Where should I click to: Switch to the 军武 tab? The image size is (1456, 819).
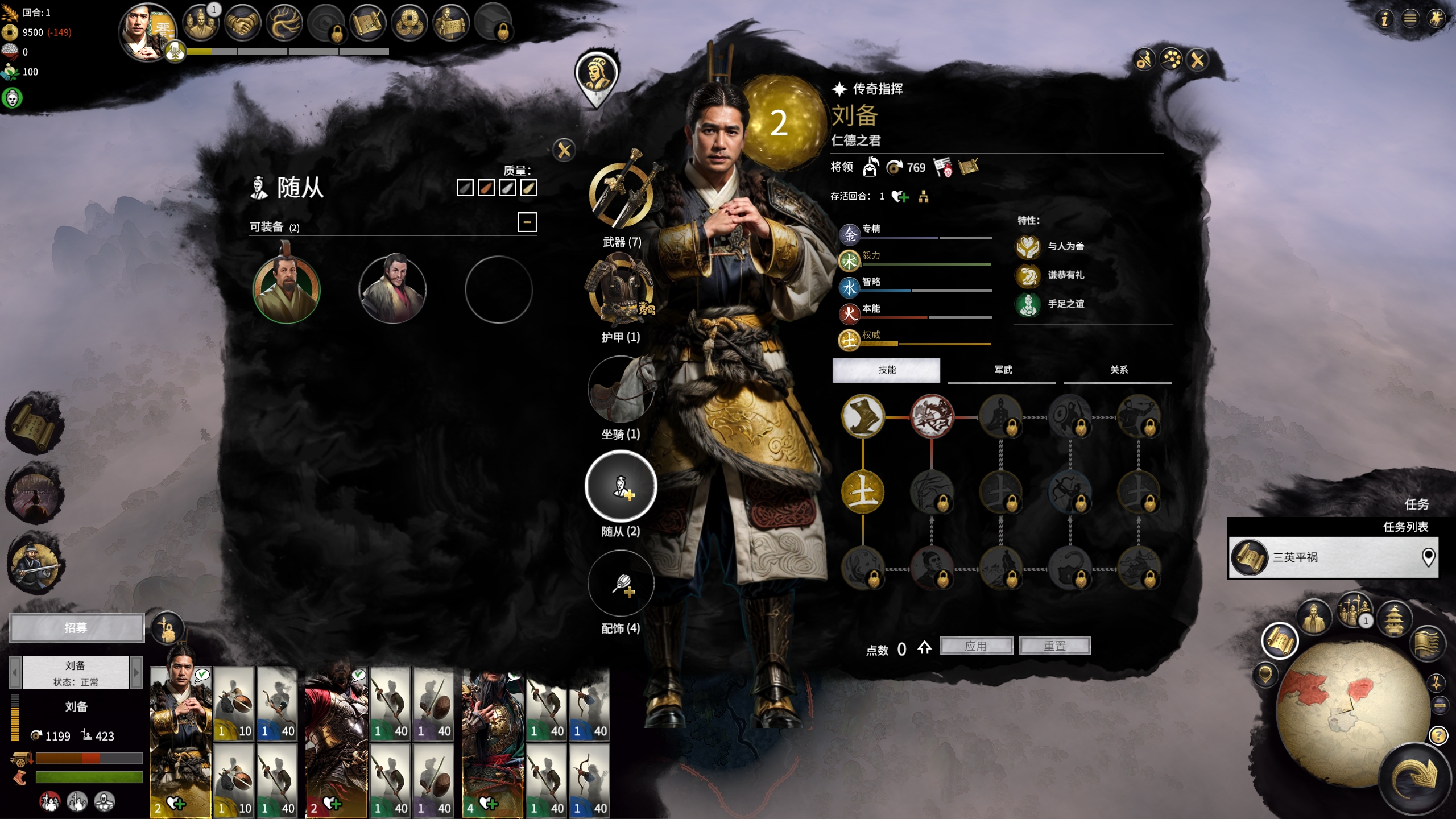click(x=1002, y=370)
